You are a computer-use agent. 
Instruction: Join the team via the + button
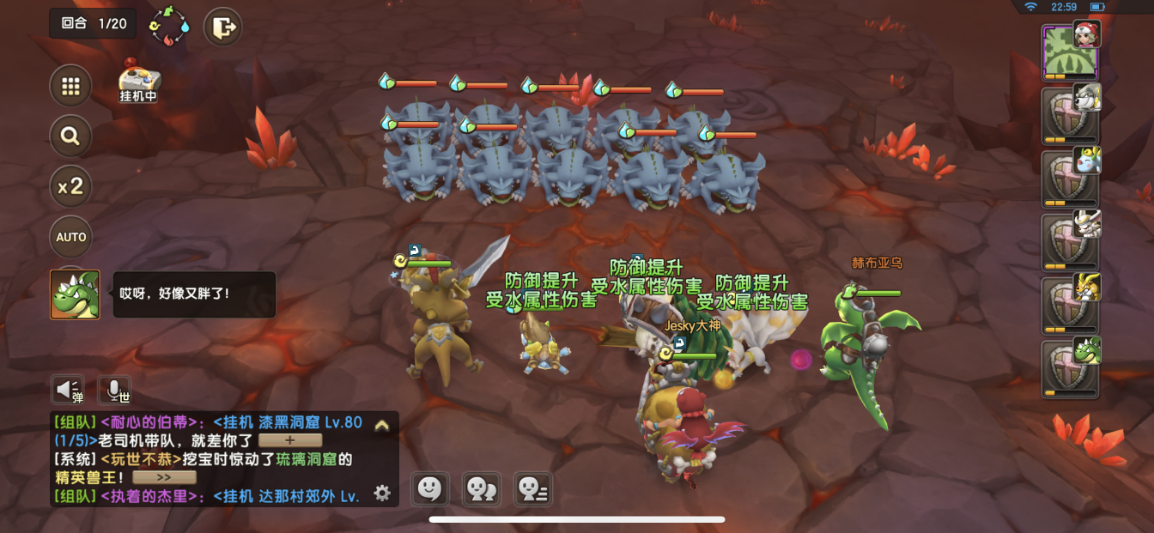point(290,440)
